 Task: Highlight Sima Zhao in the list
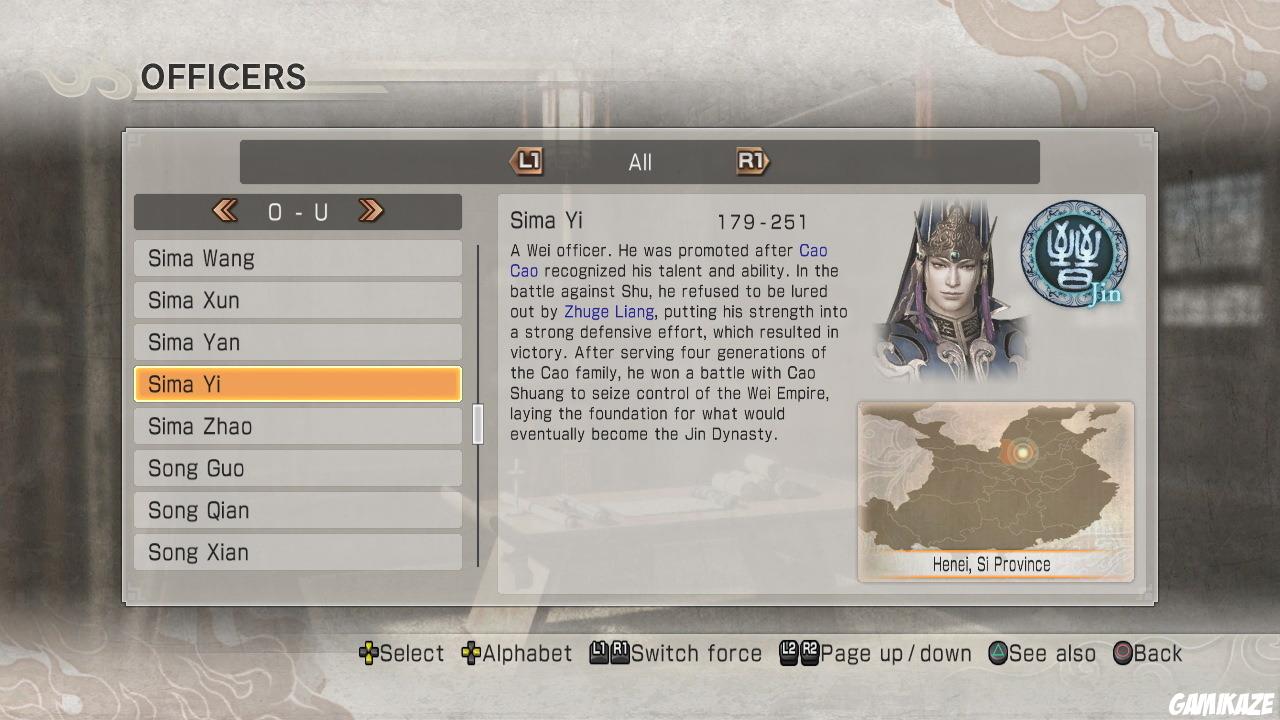point(297,426)
